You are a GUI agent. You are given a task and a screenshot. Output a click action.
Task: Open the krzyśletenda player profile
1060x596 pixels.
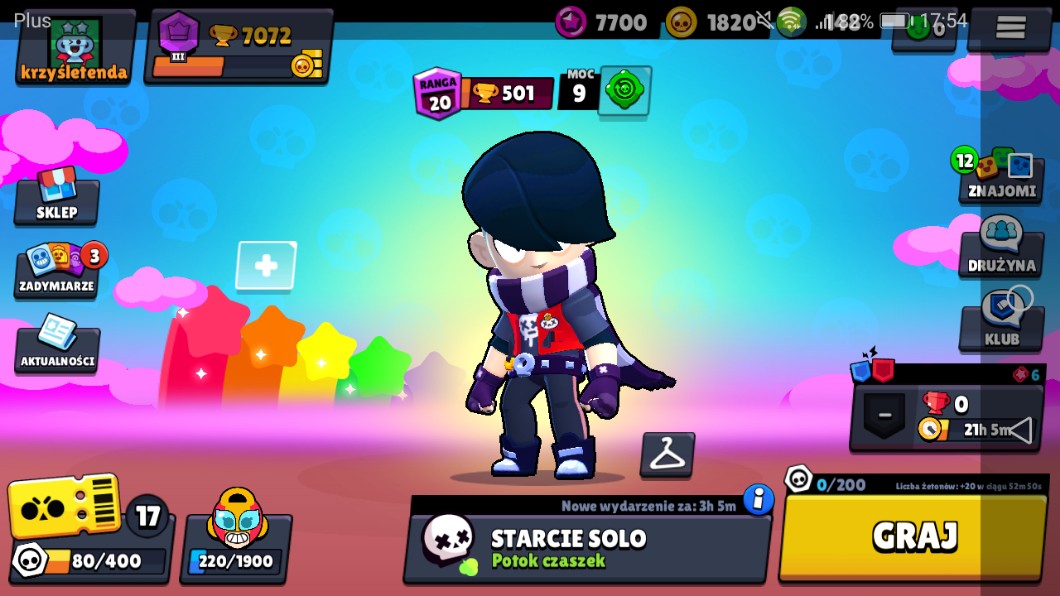[74, 48]
